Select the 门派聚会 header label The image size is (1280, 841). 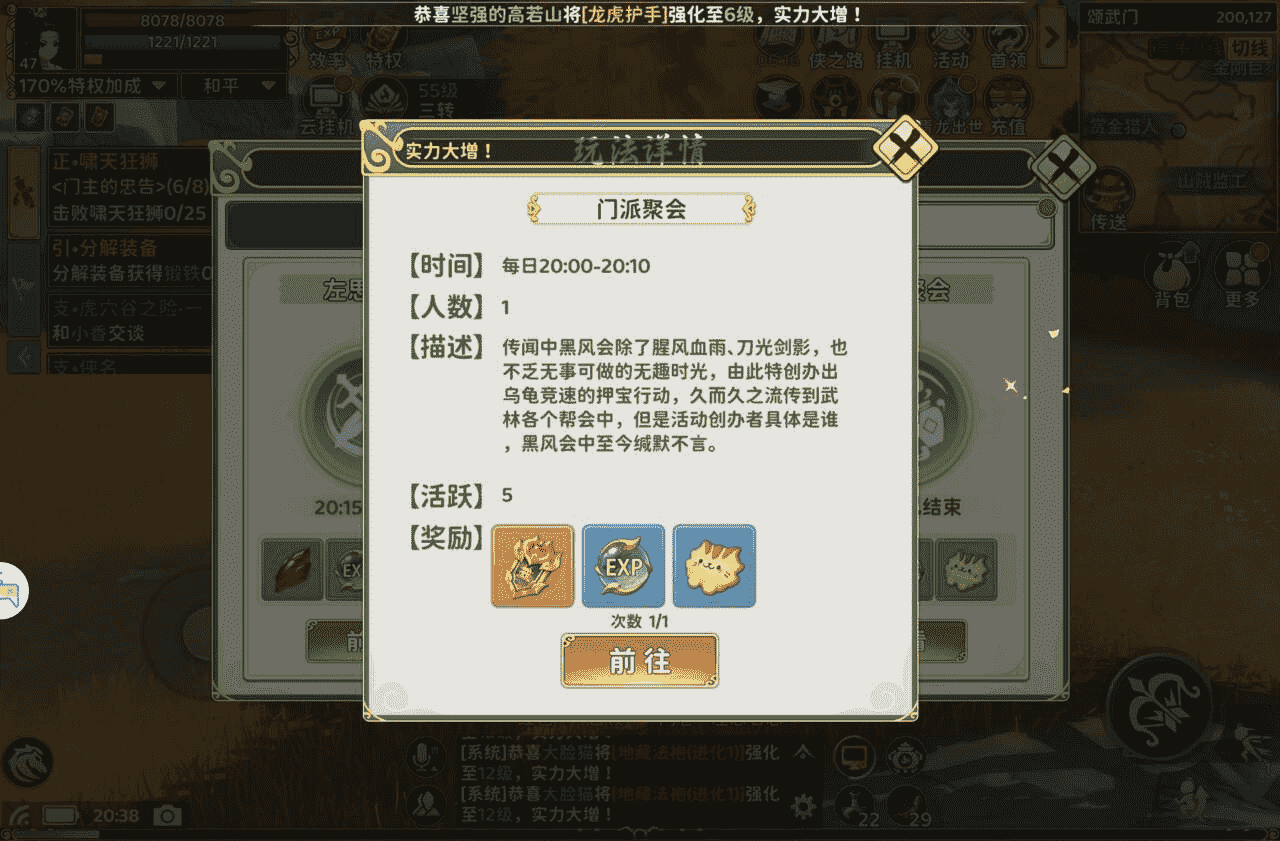pyautogui.click(x=639, y=208)
